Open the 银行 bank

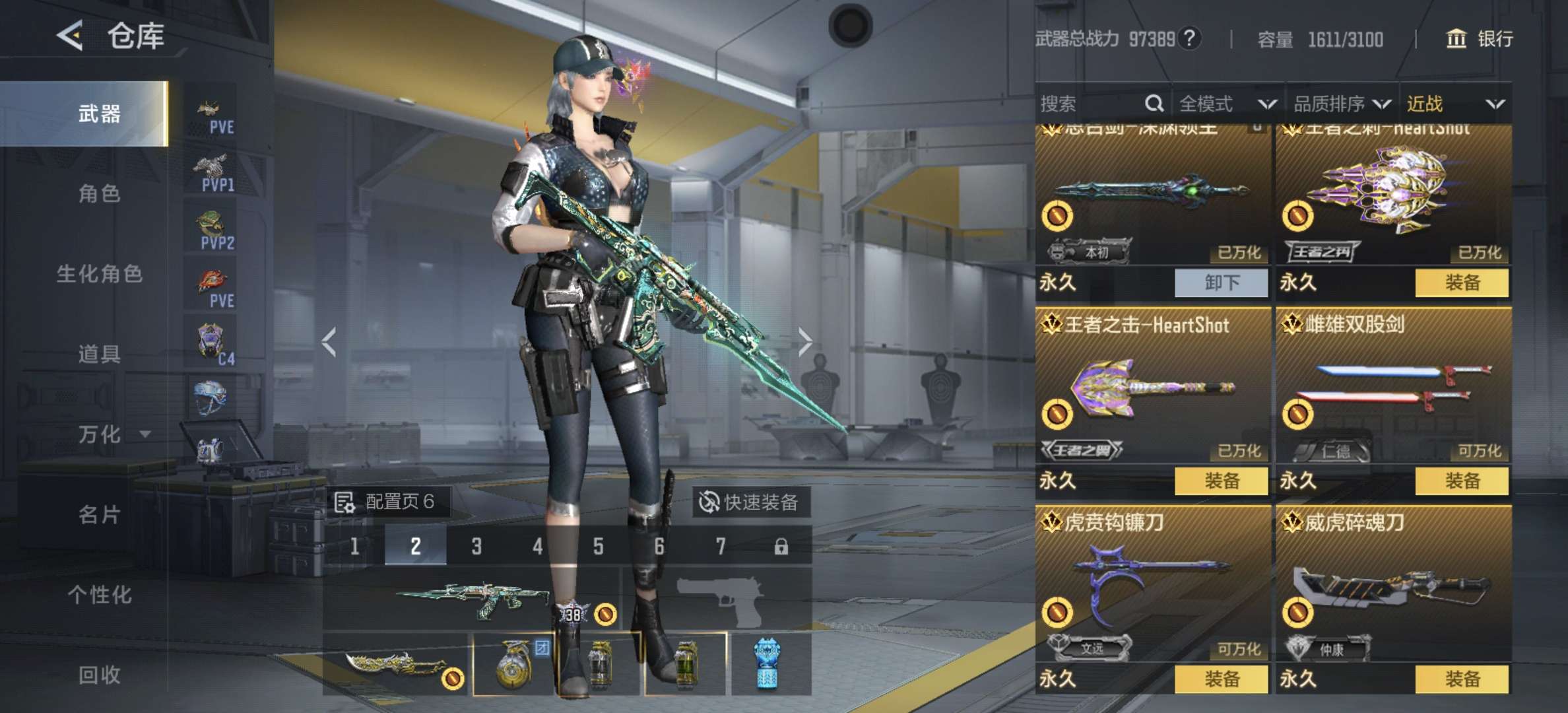(x=1480, y=39)
